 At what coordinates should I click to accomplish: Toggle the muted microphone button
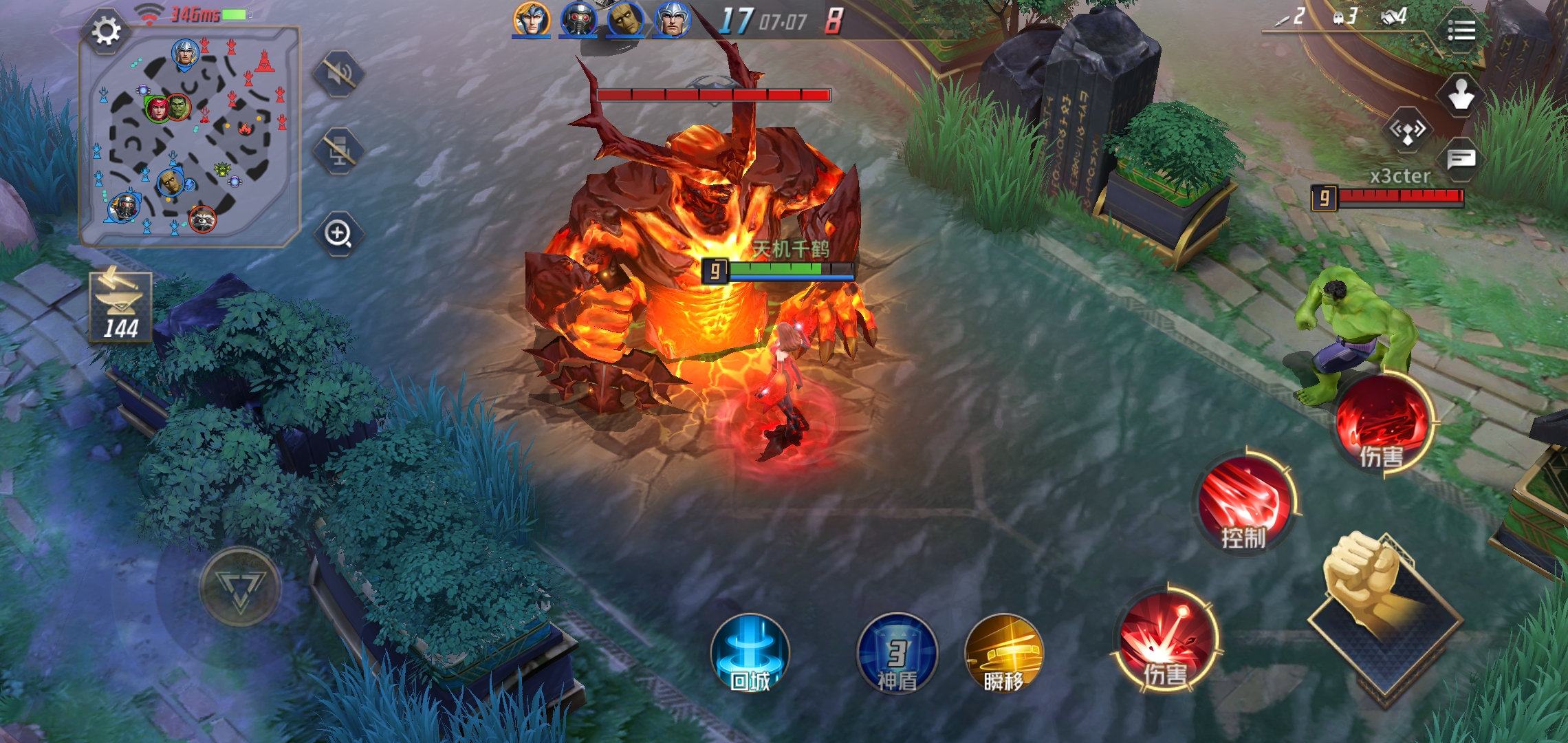coord(338,151)
